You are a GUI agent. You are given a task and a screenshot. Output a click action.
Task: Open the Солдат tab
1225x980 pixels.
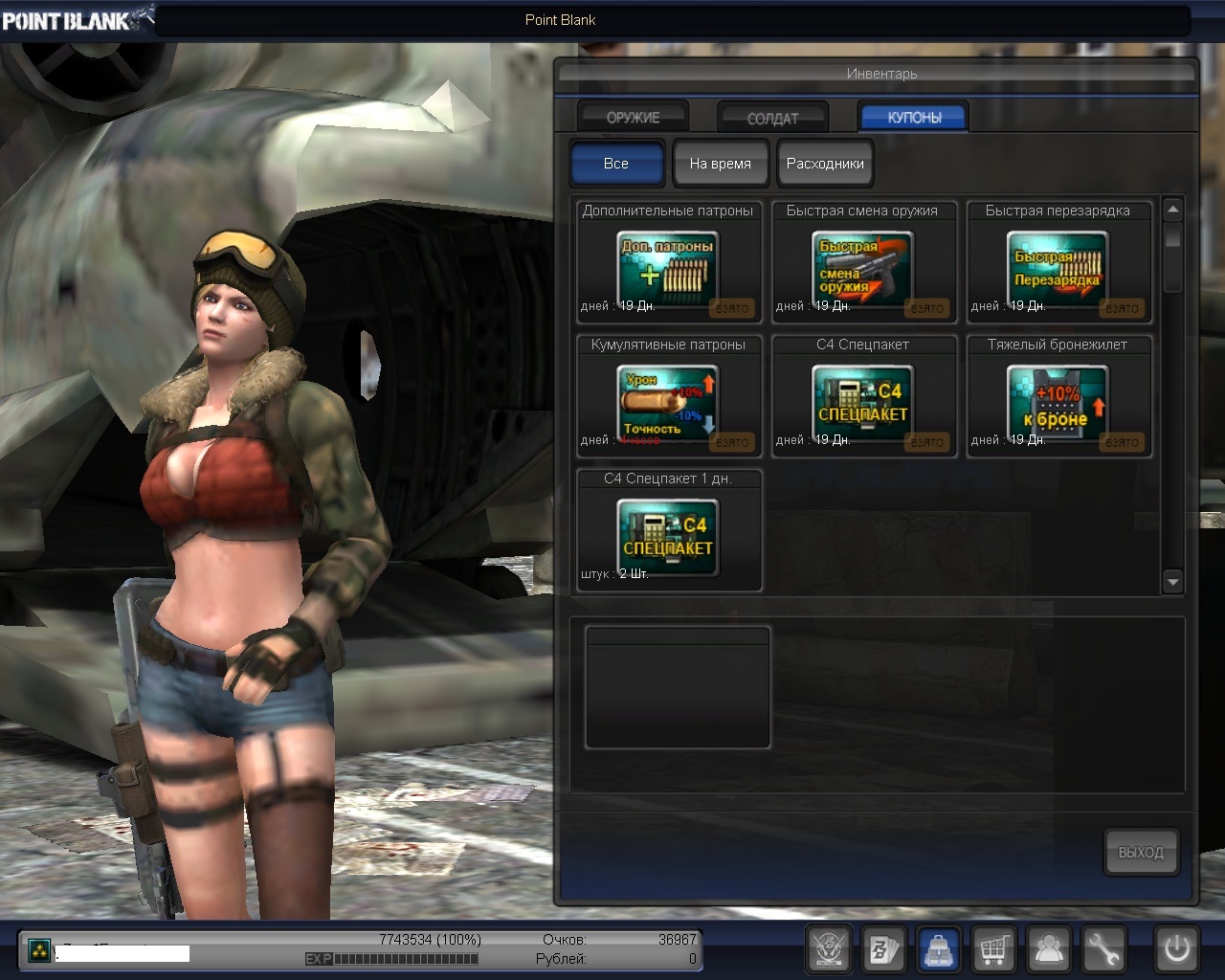(x=772, y=118)
